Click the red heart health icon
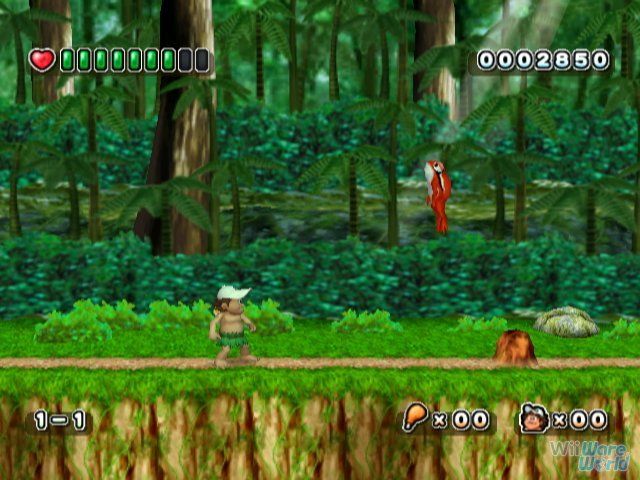Viewport: 640px width, 480px height. [x=42, y=60]
